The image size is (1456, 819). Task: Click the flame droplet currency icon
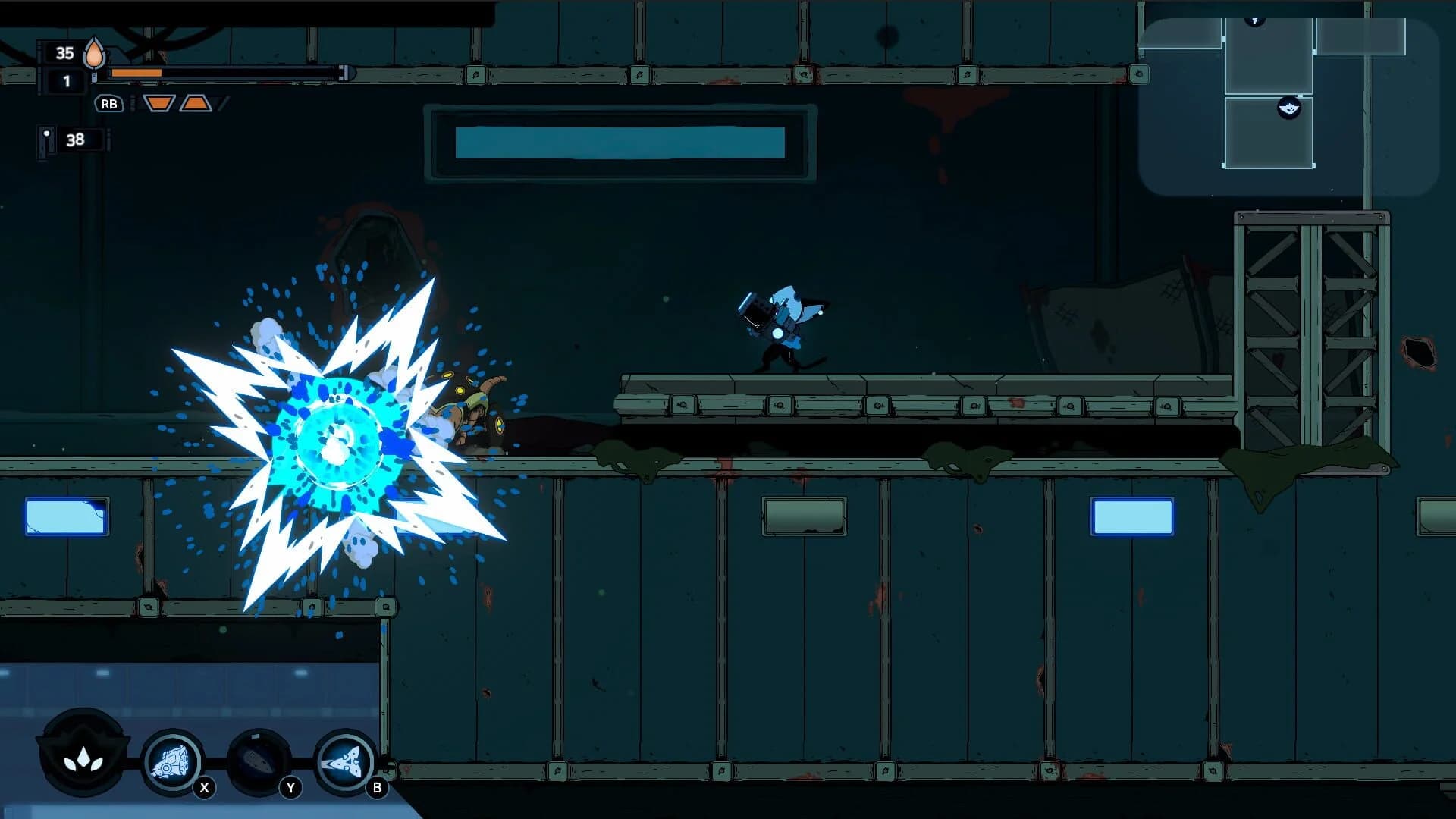click(95, 55)
